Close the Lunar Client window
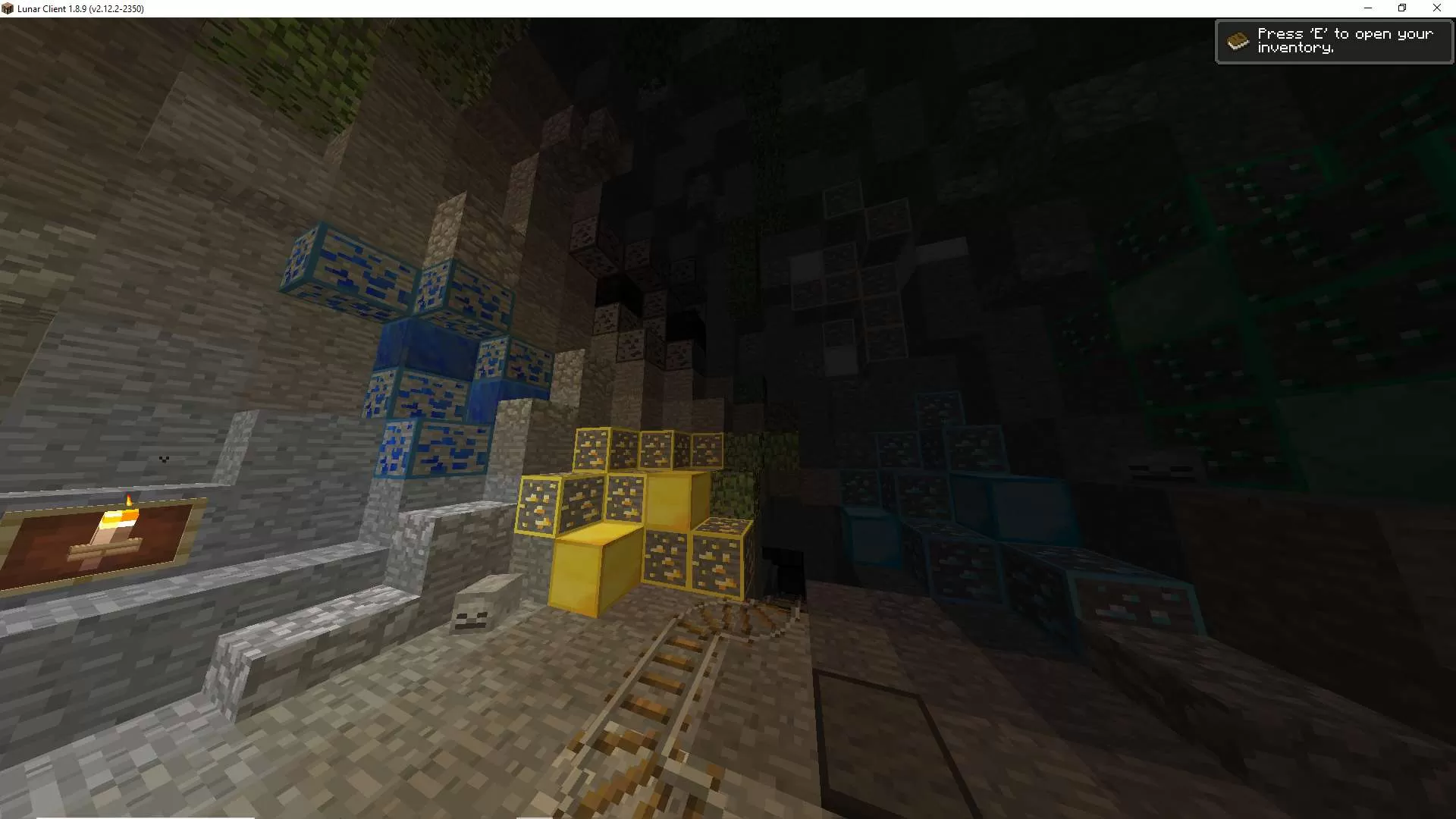Image resolution: width=1456 pixels, height=819 pixels. pyautogui.click(x=1437, y=8)
